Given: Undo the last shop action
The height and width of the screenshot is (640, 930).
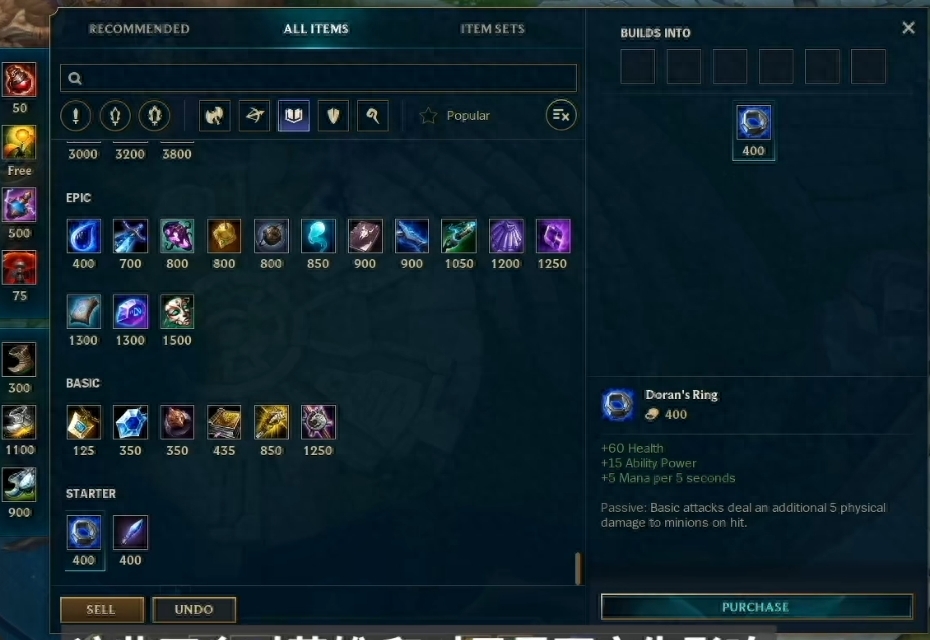Looking at the screenshot, I should tap(194, 609).
